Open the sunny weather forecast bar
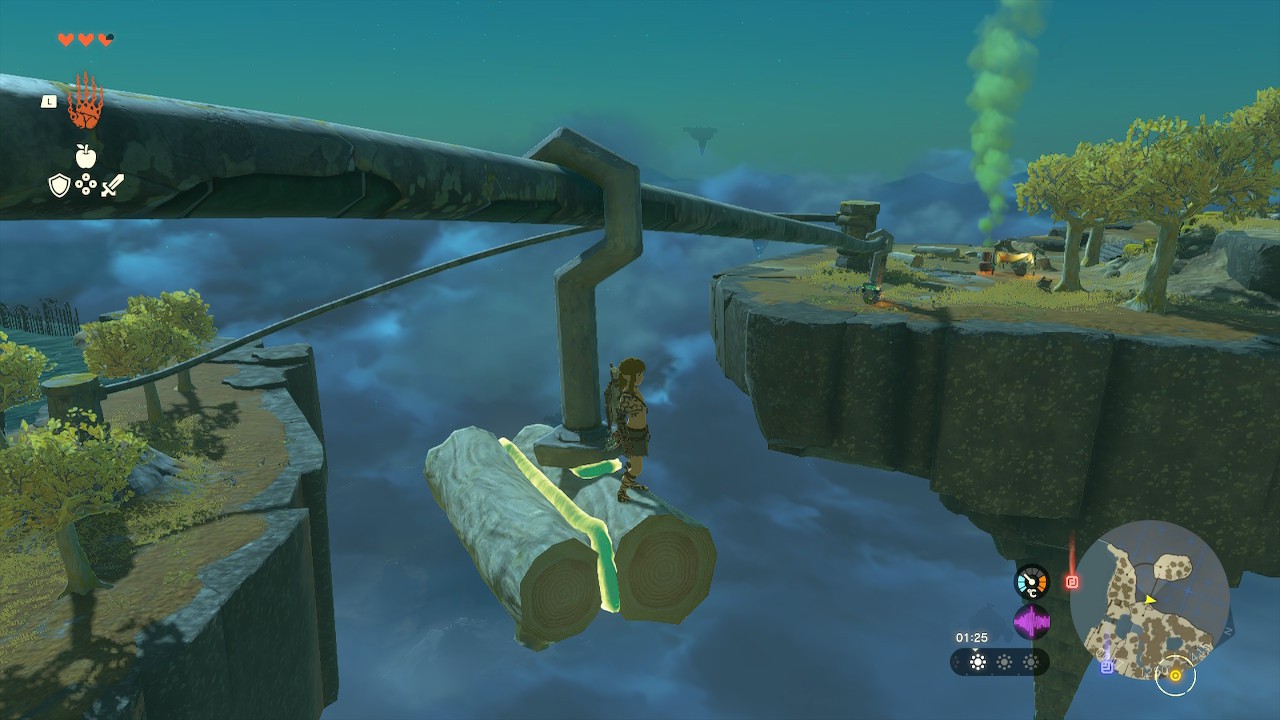Screen dimensions: 1280x720 coord(999,662)
